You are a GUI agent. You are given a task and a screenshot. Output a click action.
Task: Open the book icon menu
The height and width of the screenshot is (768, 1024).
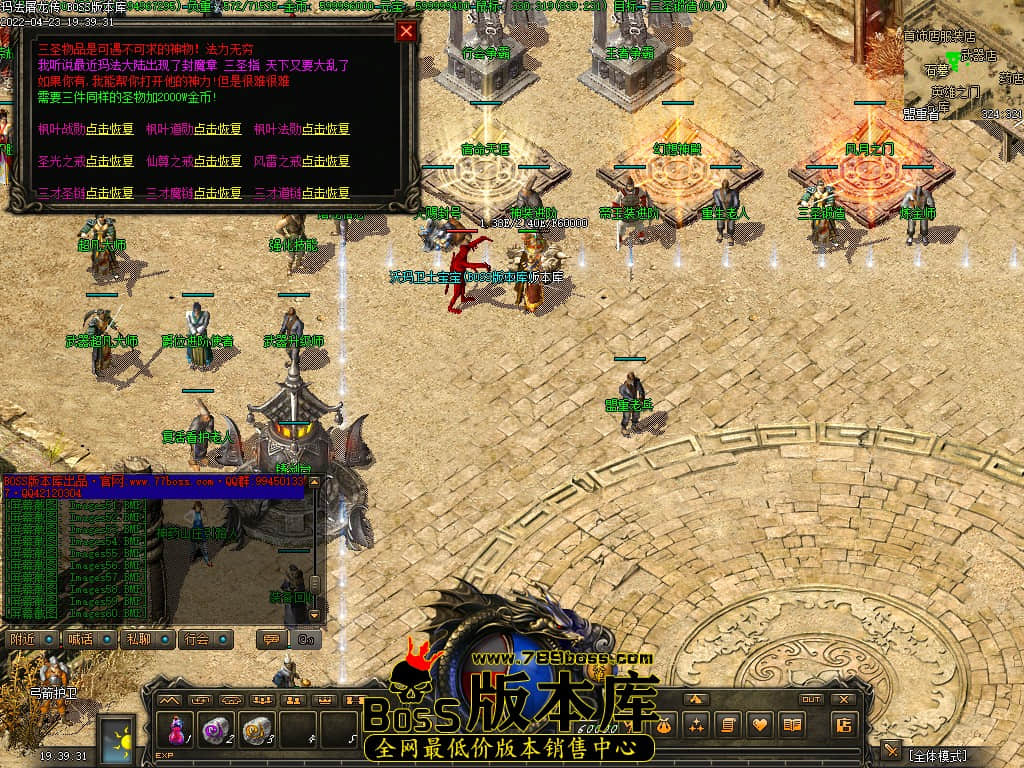click(791, 724)
